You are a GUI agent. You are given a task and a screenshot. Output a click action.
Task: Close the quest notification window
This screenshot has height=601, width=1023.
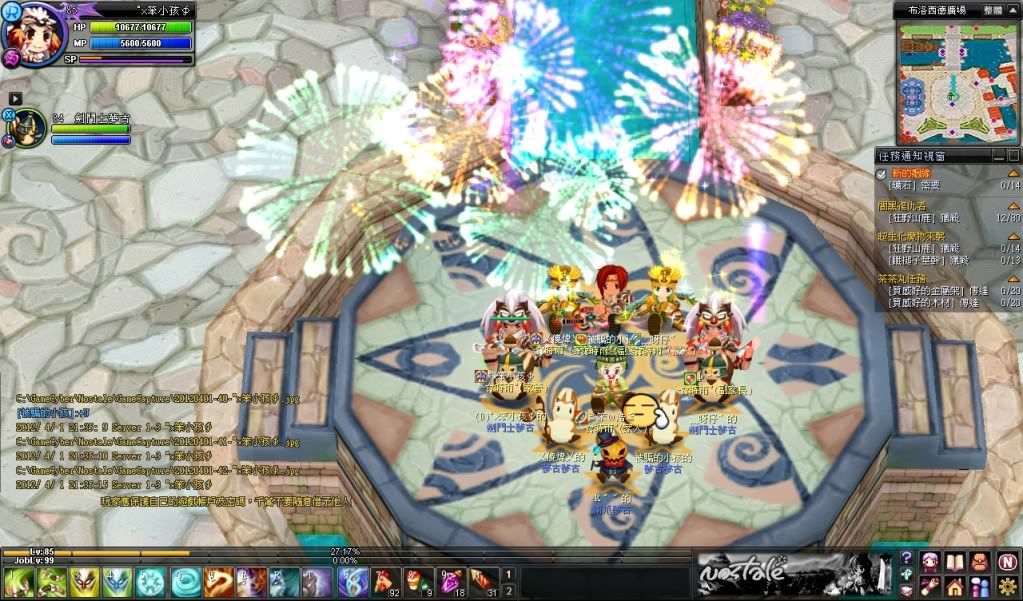click(x=1013, y=155)
